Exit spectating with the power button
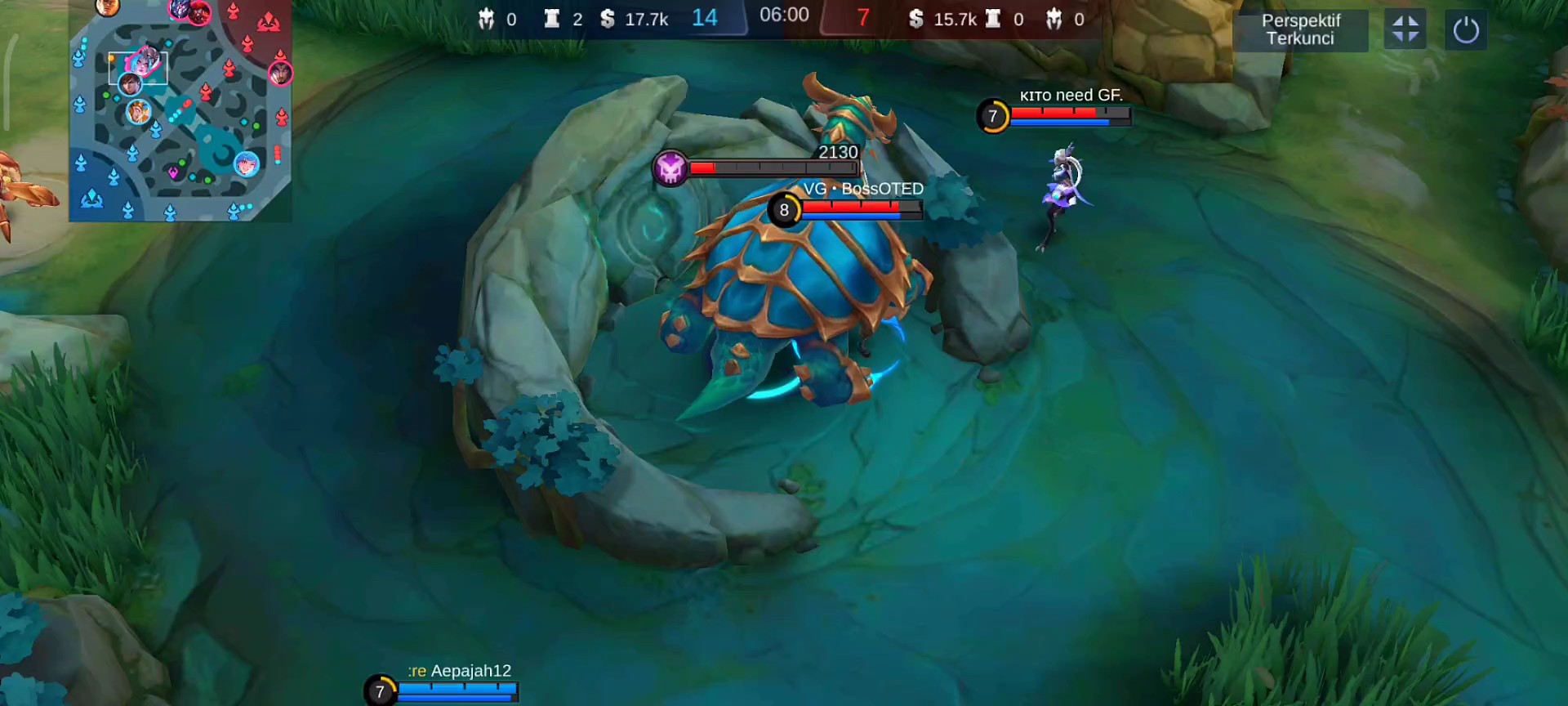This screenshot has width=1568, height=706. point(1465,31)
